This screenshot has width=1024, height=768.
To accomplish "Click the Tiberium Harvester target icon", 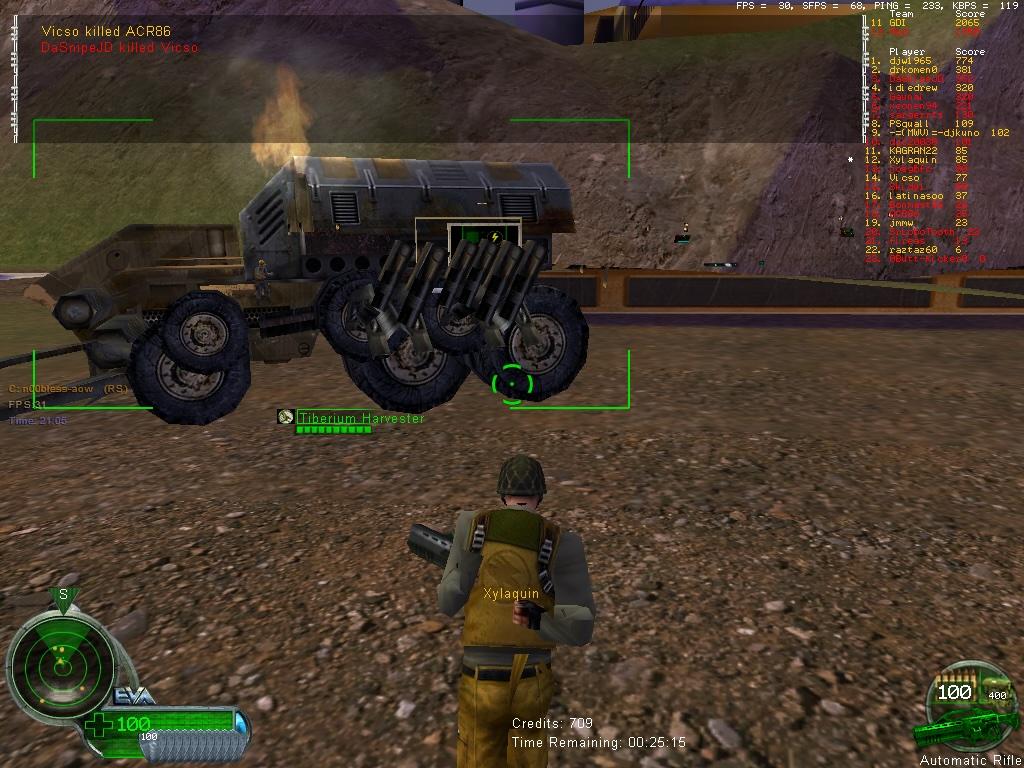I will pyautogui.click(x=286, y=417).
